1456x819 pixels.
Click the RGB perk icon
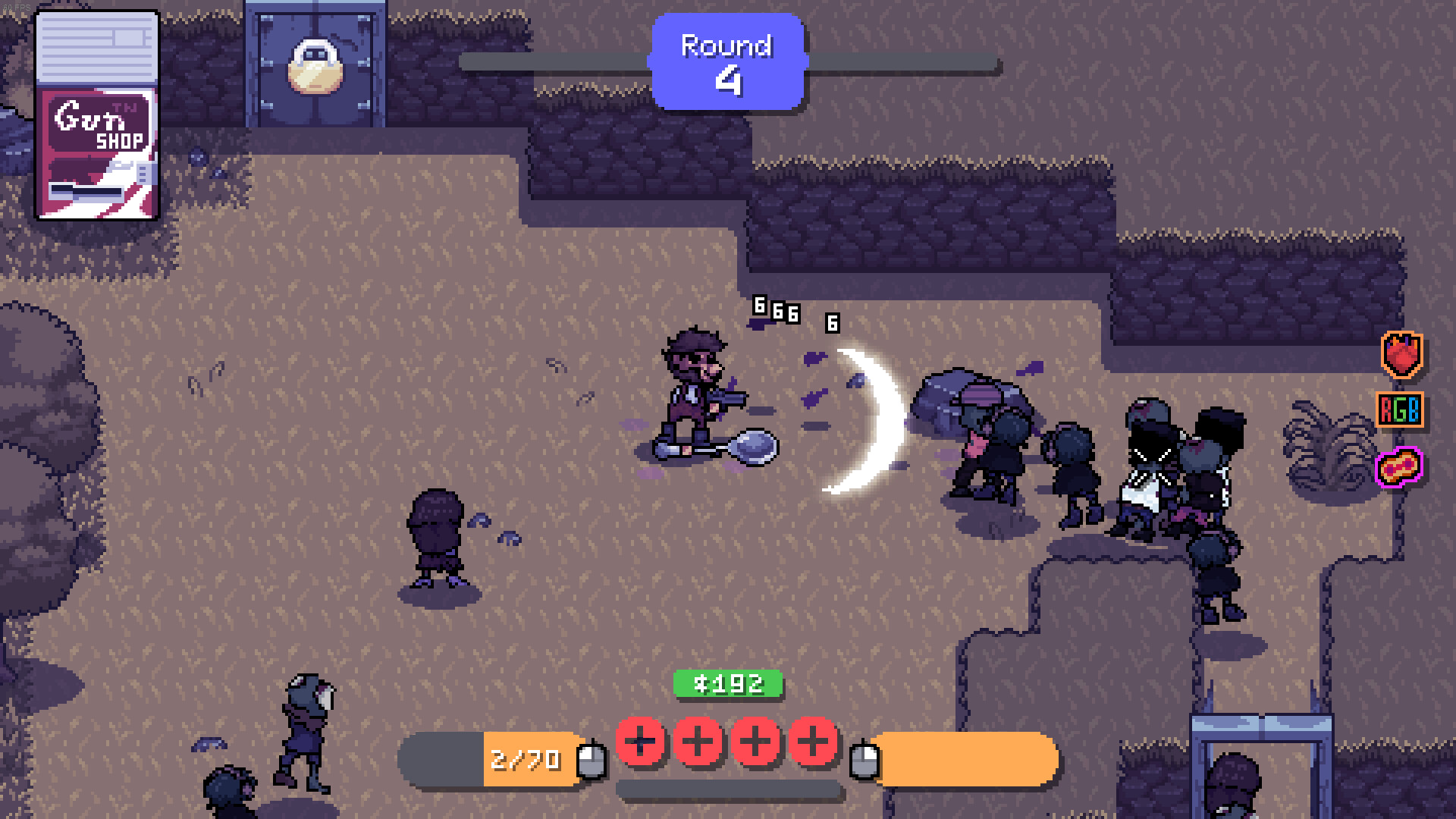(x=1399, y=409)
